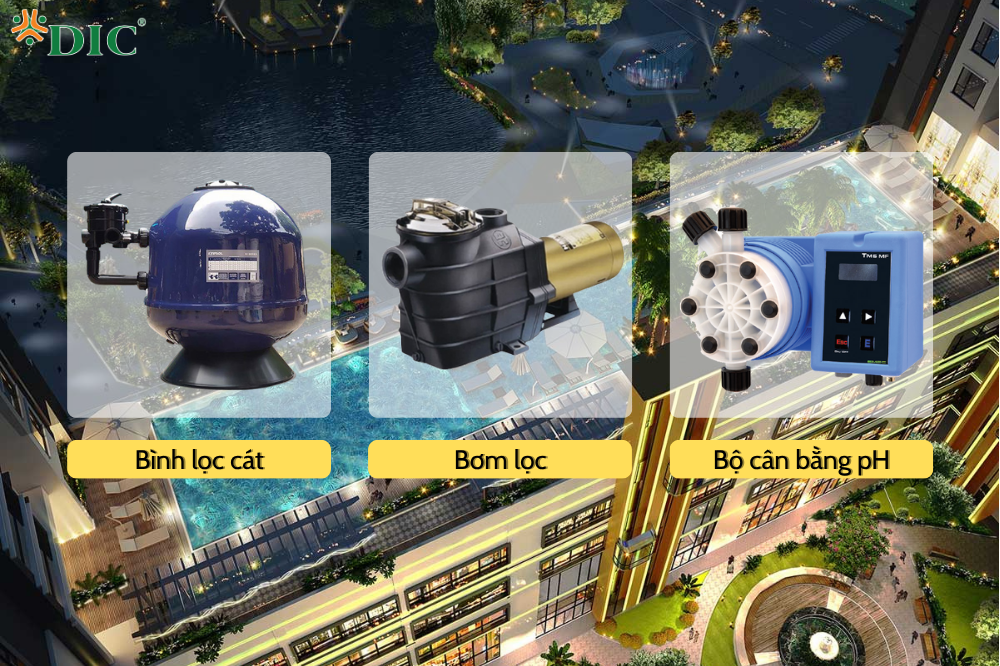Select the black and gold filter pump picture
This screenshot has height=666, width=1000.
tap(500, 284)
